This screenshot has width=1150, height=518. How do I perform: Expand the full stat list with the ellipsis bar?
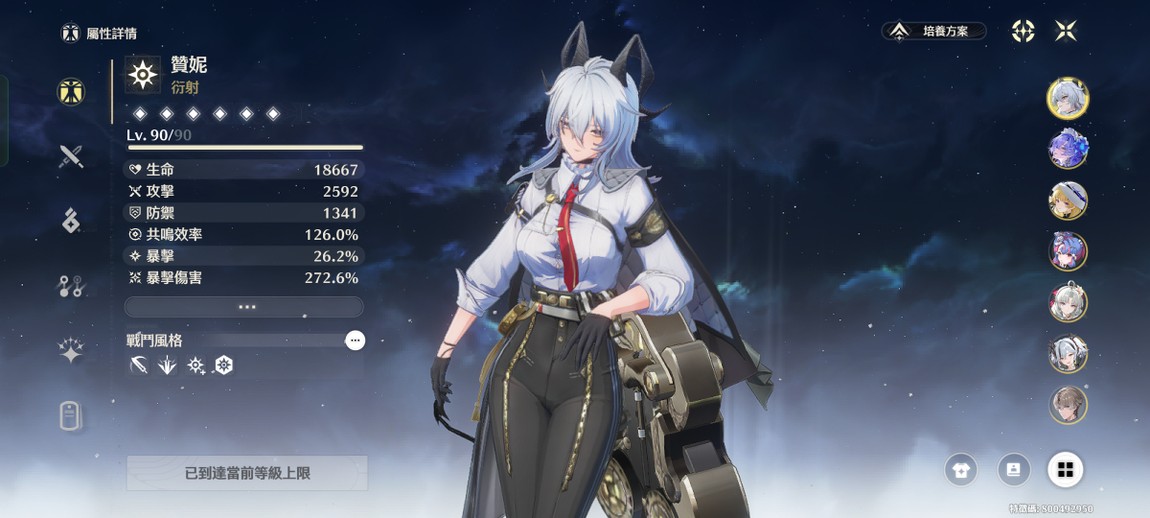tap(244, 307)
